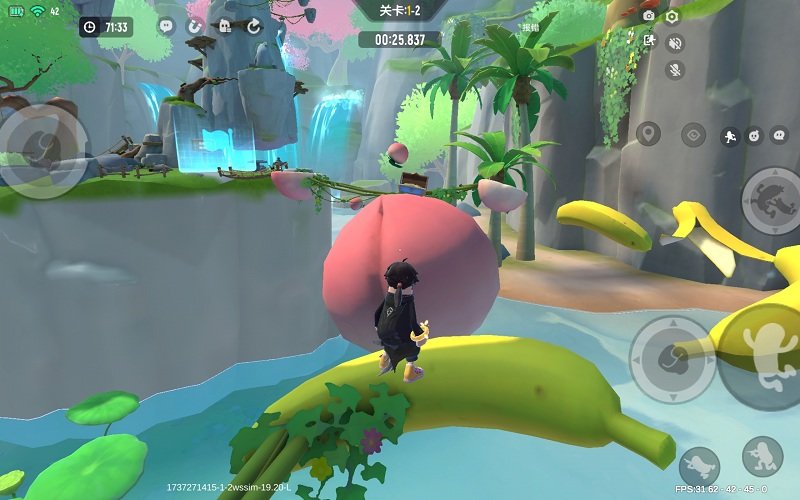Toggle the muted microphone icon
Screen dimensions: 800x500
[675, 69]
